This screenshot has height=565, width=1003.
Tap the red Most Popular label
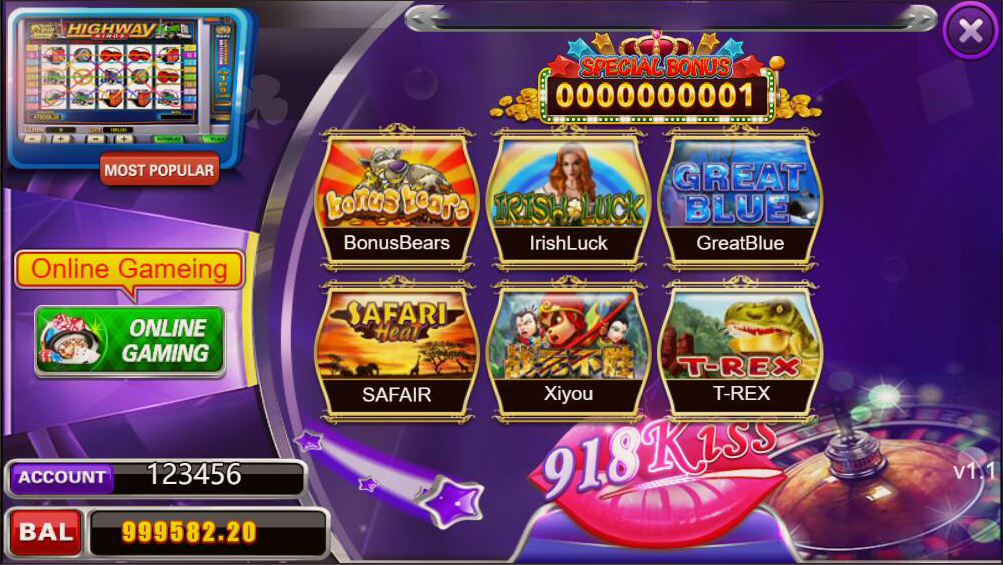[159, 170]
